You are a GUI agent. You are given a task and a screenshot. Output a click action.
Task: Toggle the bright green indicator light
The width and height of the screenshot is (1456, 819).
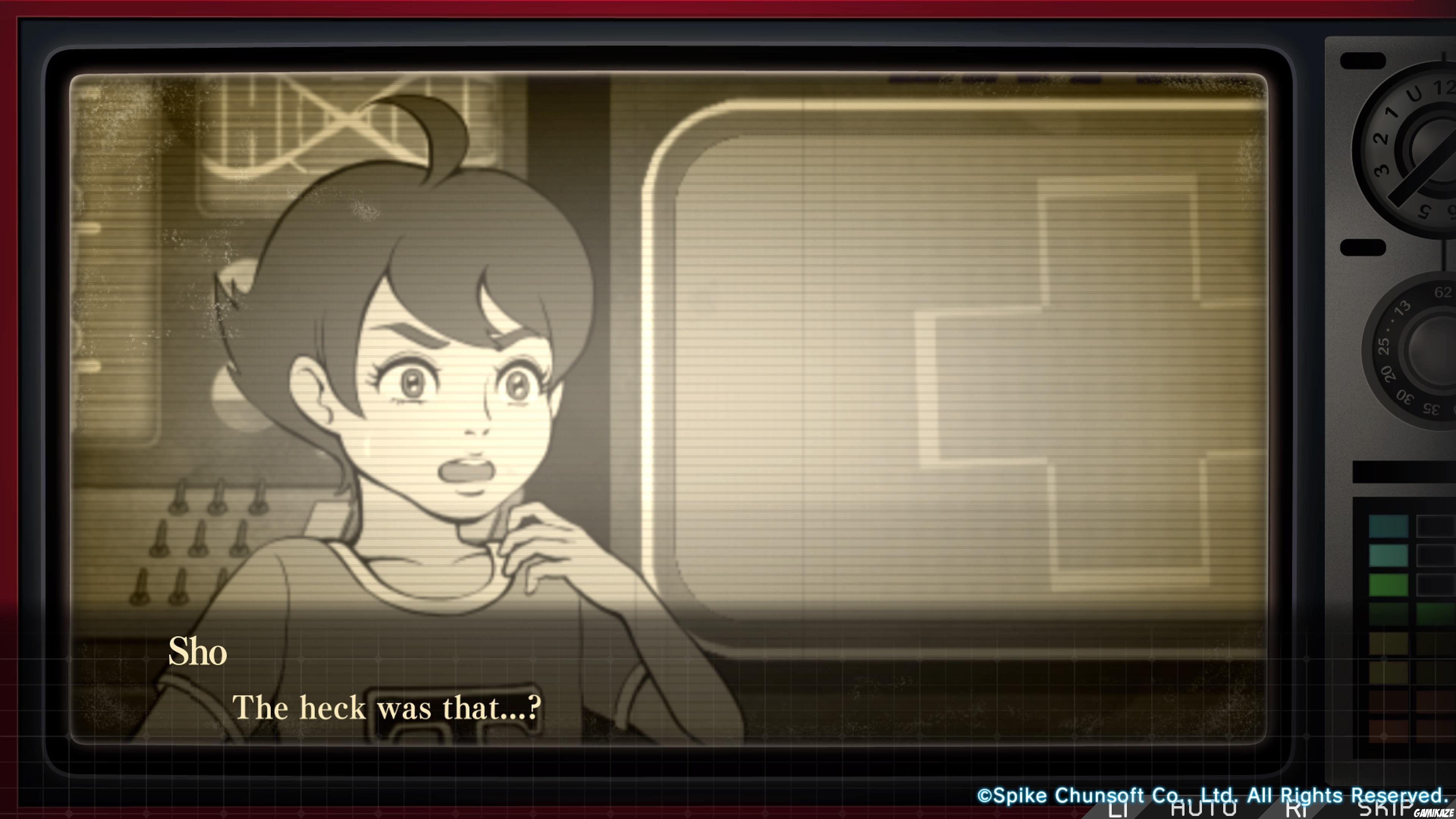[1388, 585]
